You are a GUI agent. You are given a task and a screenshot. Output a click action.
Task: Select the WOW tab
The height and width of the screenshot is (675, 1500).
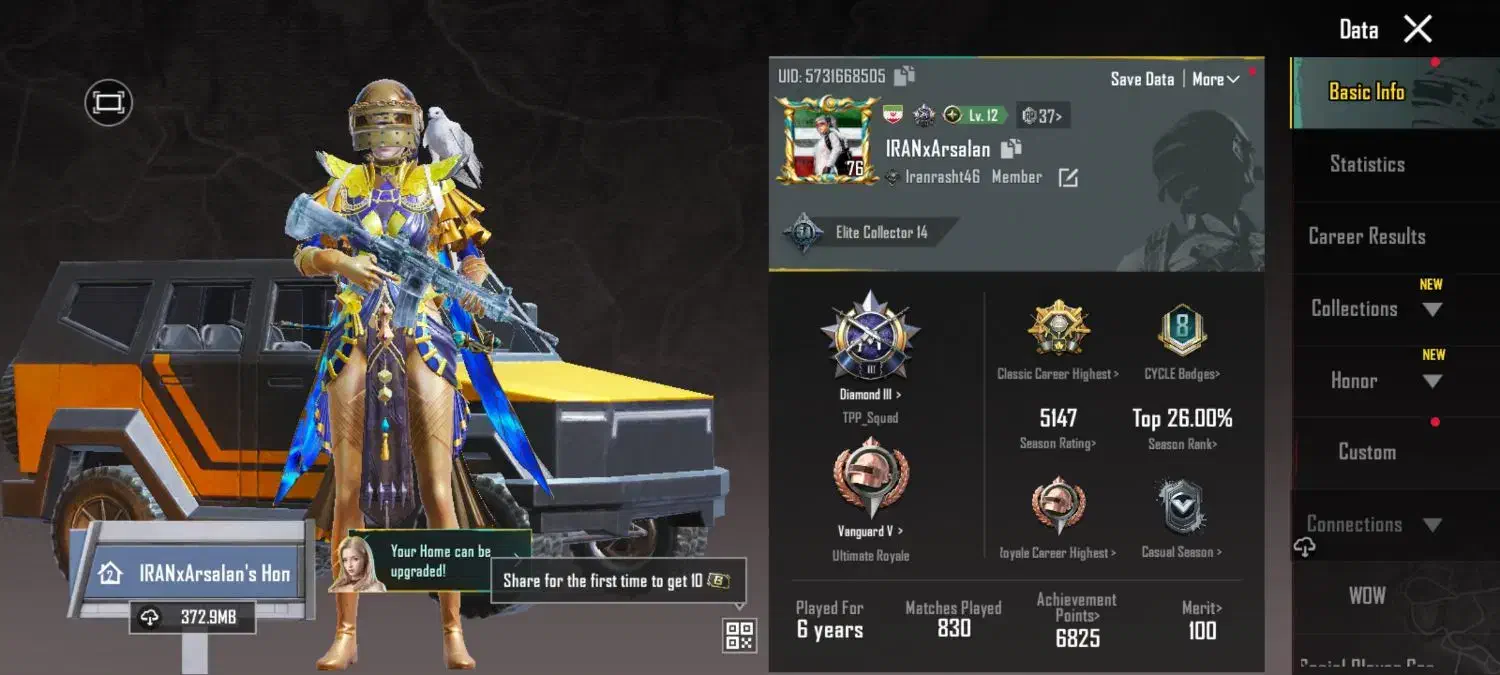tap(1367, 596)
